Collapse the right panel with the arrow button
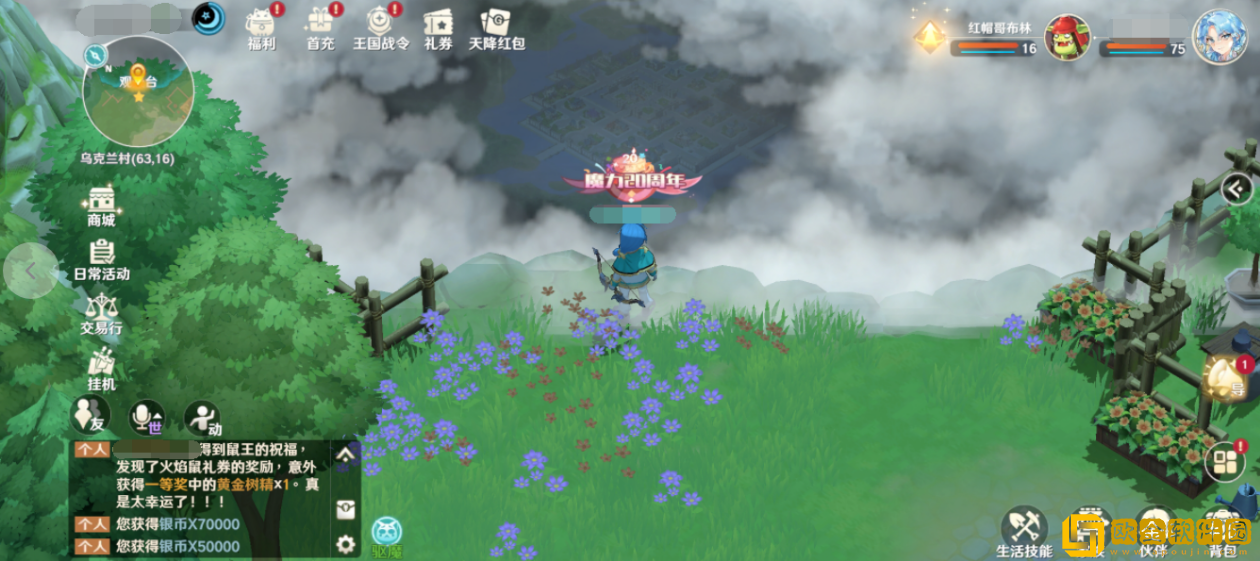 coord(1238,187)
